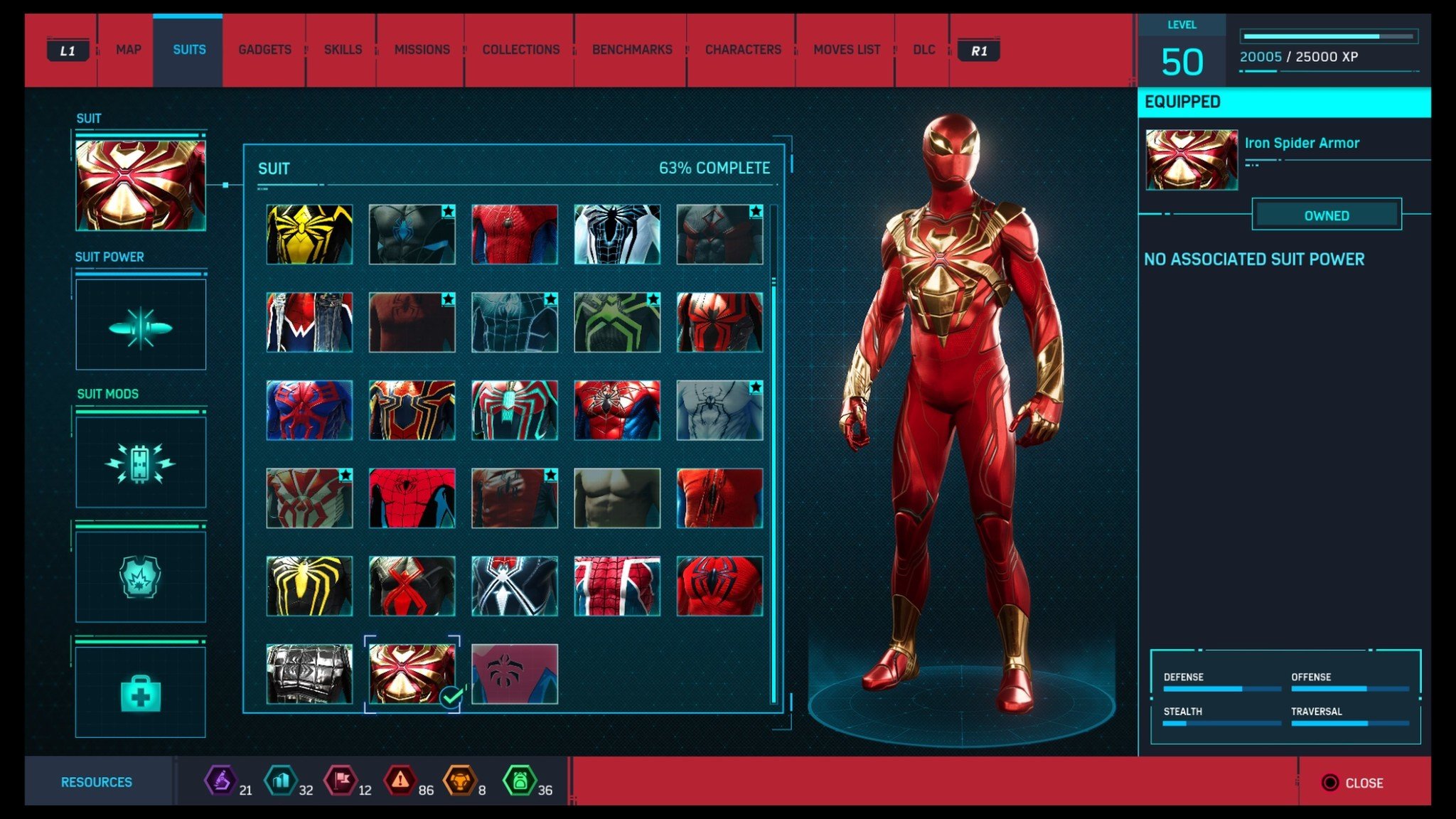This screenshot has height=819, width=1456.
Task: Switch to the GADGETS tab
Action: [264, 50]
